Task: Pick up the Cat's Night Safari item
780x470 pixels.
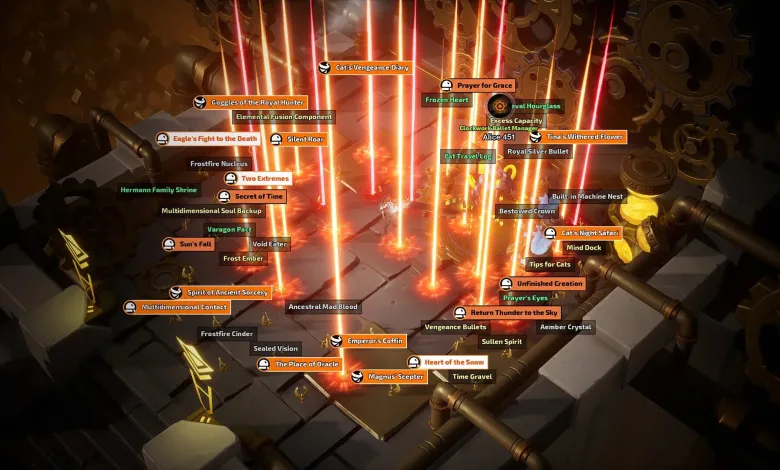Action: point(589,233)
